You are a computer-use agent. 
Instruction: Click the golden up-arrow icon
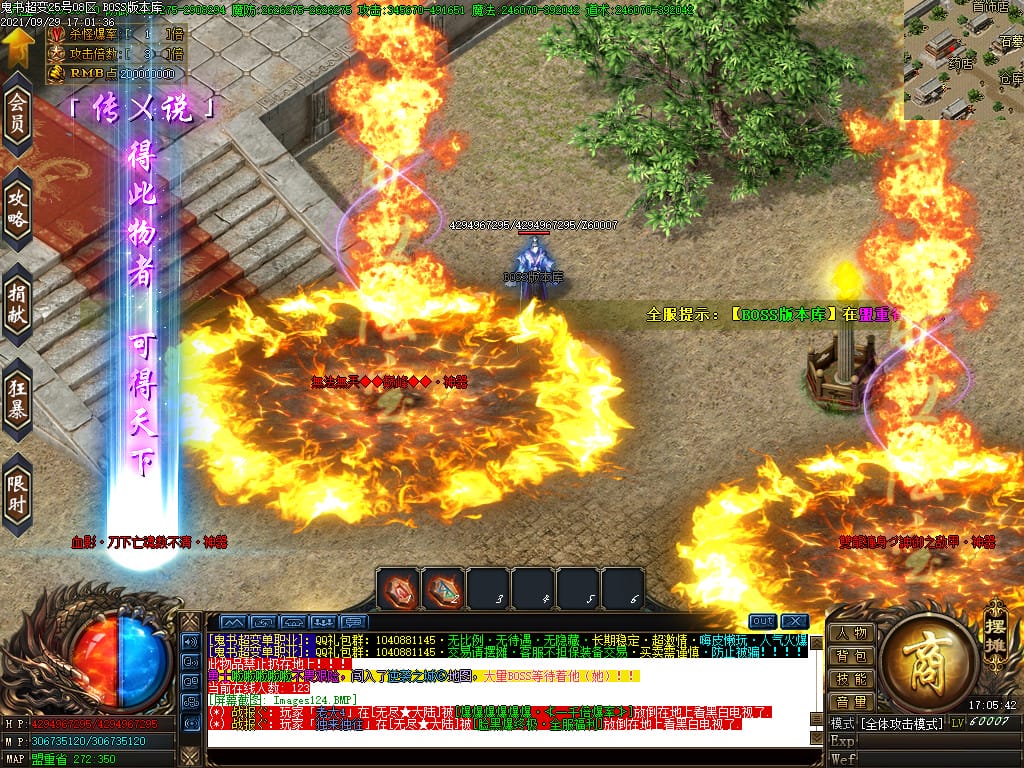pos(17,44)
